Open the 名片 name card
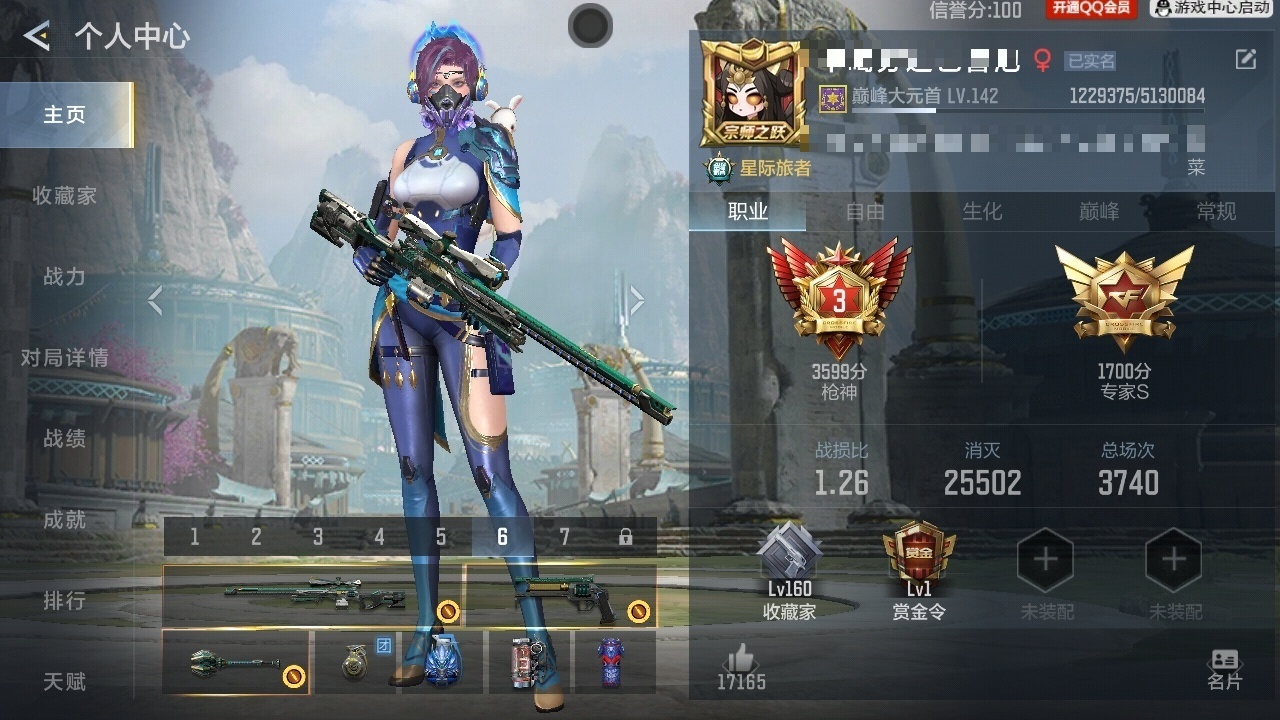Image resolution: width=1280 pixels, height=720 pixels. [x=1224, y=669]
